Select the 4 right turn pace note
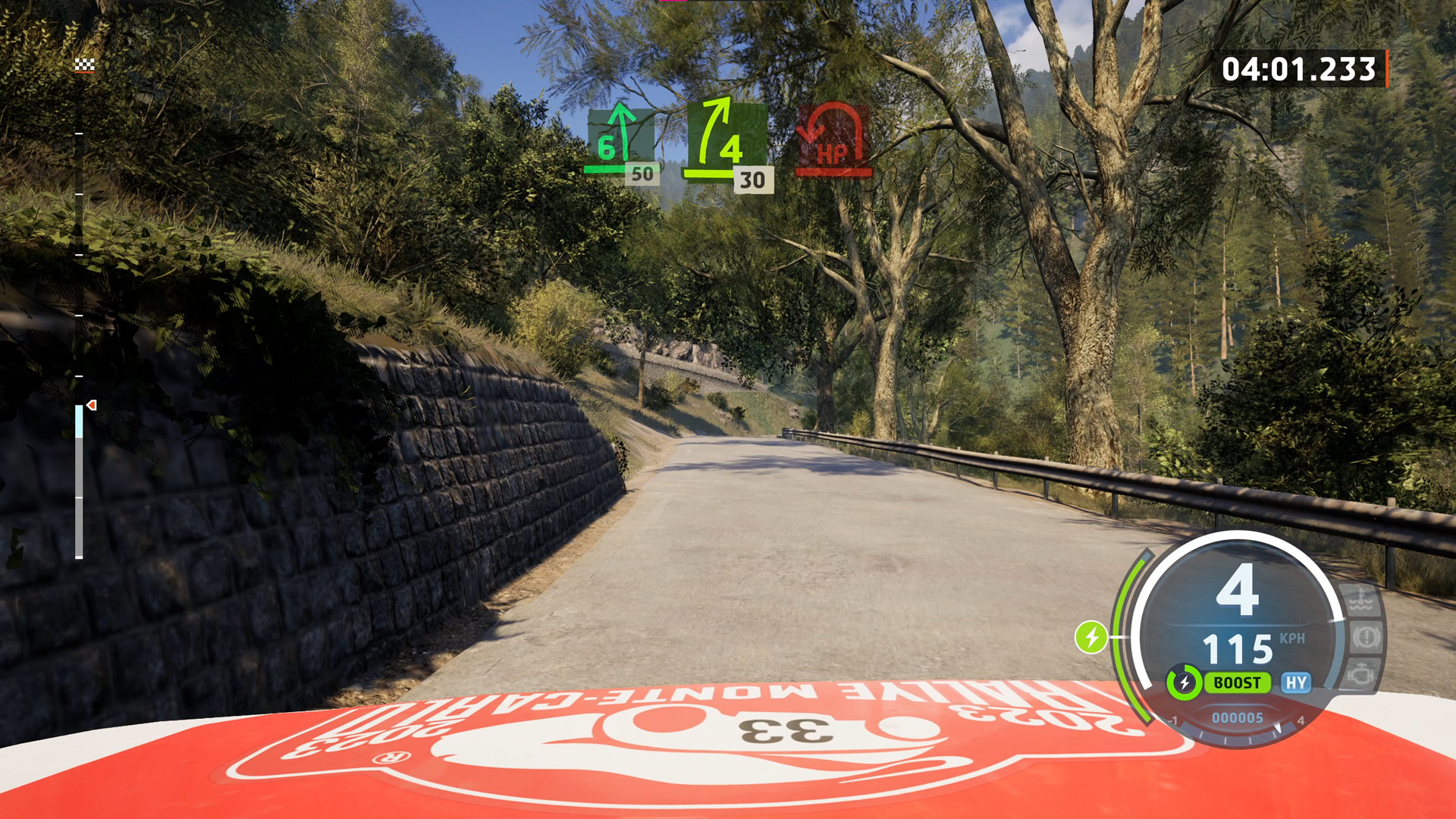Viewport: 1456px width, 819px height. (x=725, y=137)
